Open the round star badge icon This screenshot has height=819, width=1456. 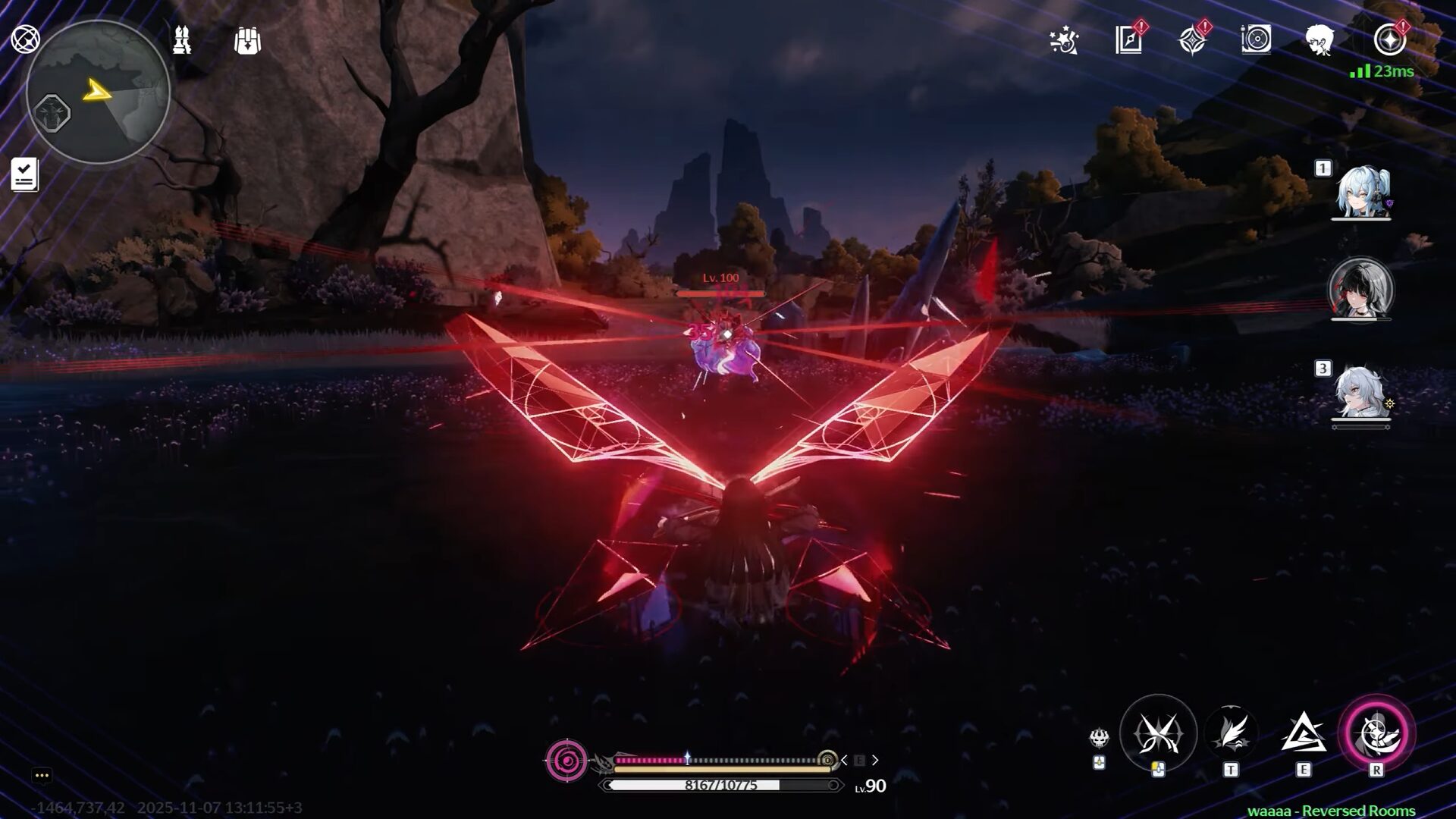[x=1389, y=40]
